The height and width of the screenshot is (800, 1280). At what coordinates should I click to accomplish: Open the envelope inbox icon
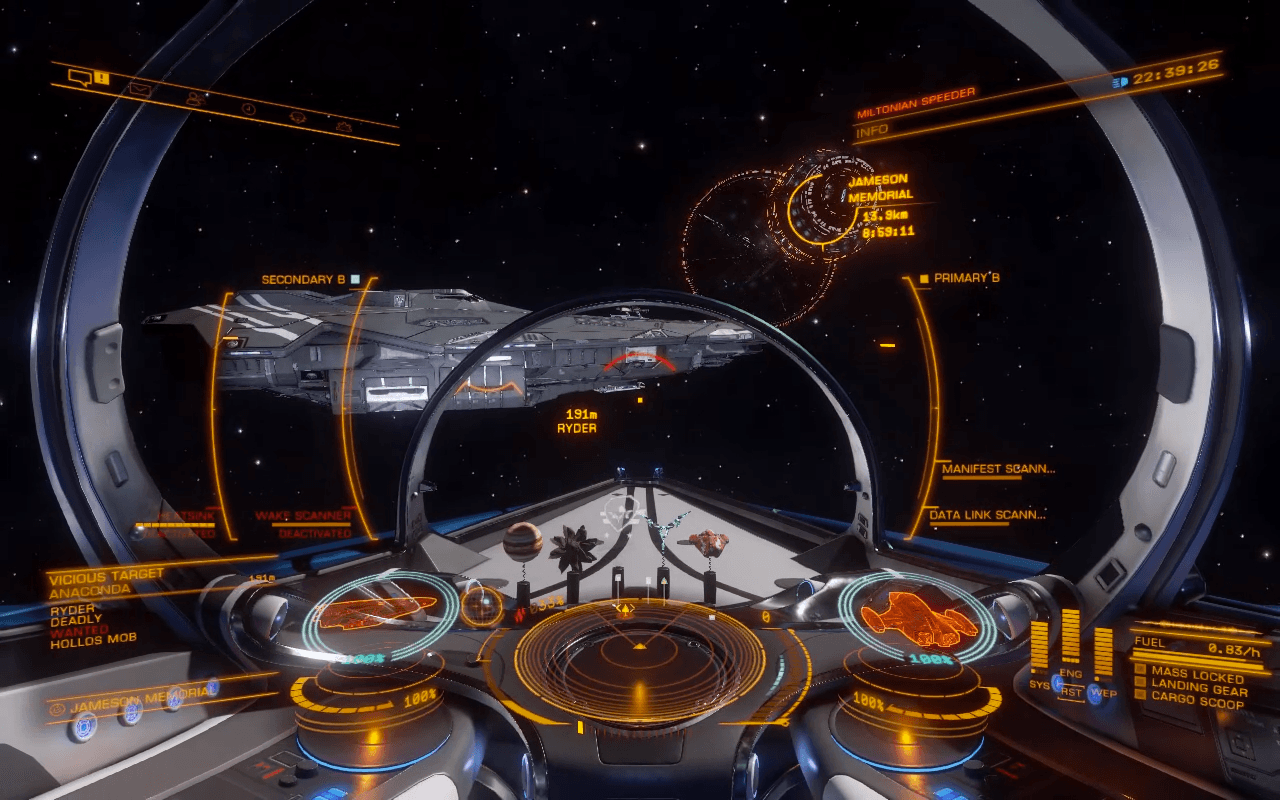139,89
